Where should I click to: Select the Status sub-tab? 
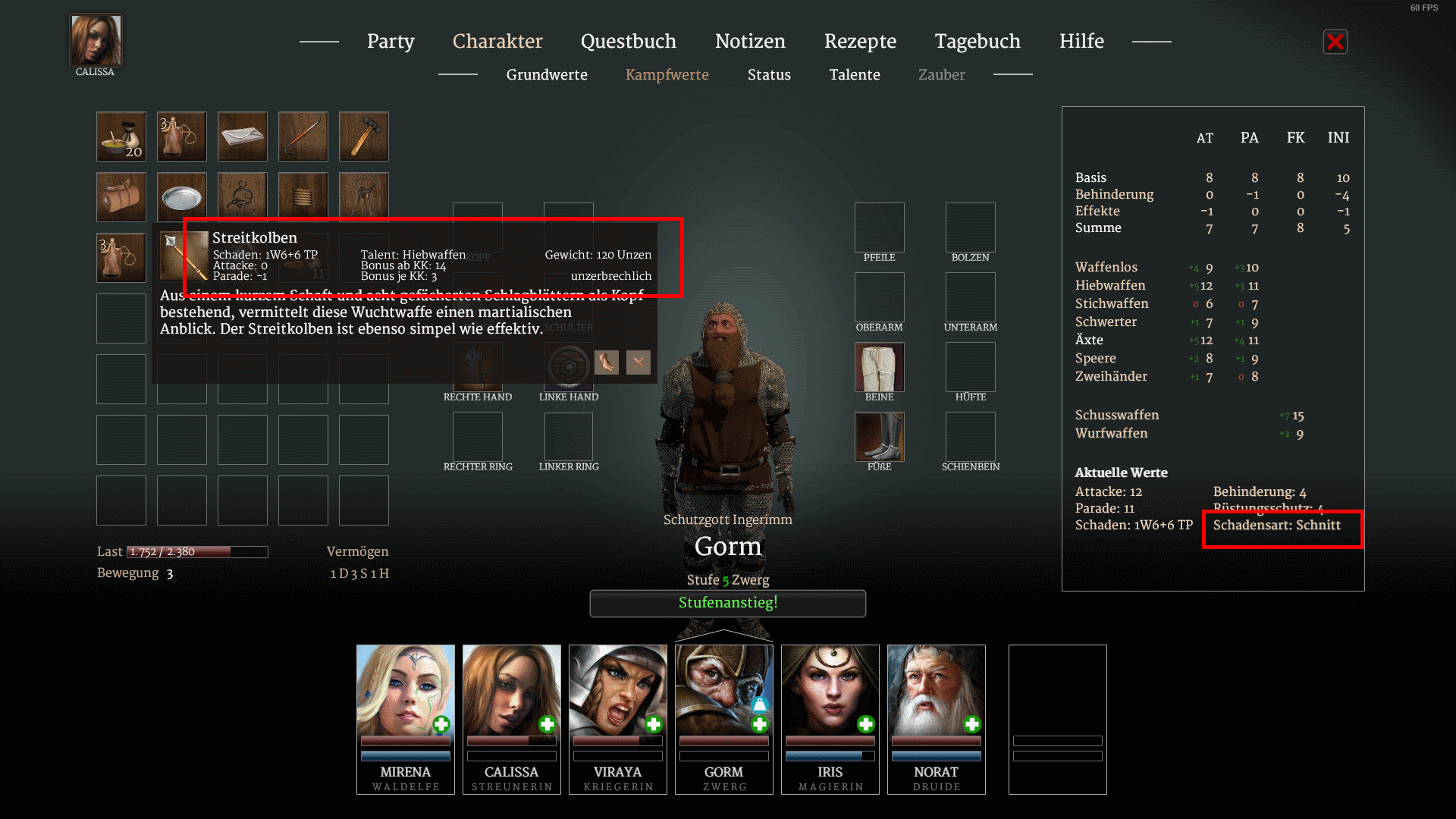click(x=769, y=74)
